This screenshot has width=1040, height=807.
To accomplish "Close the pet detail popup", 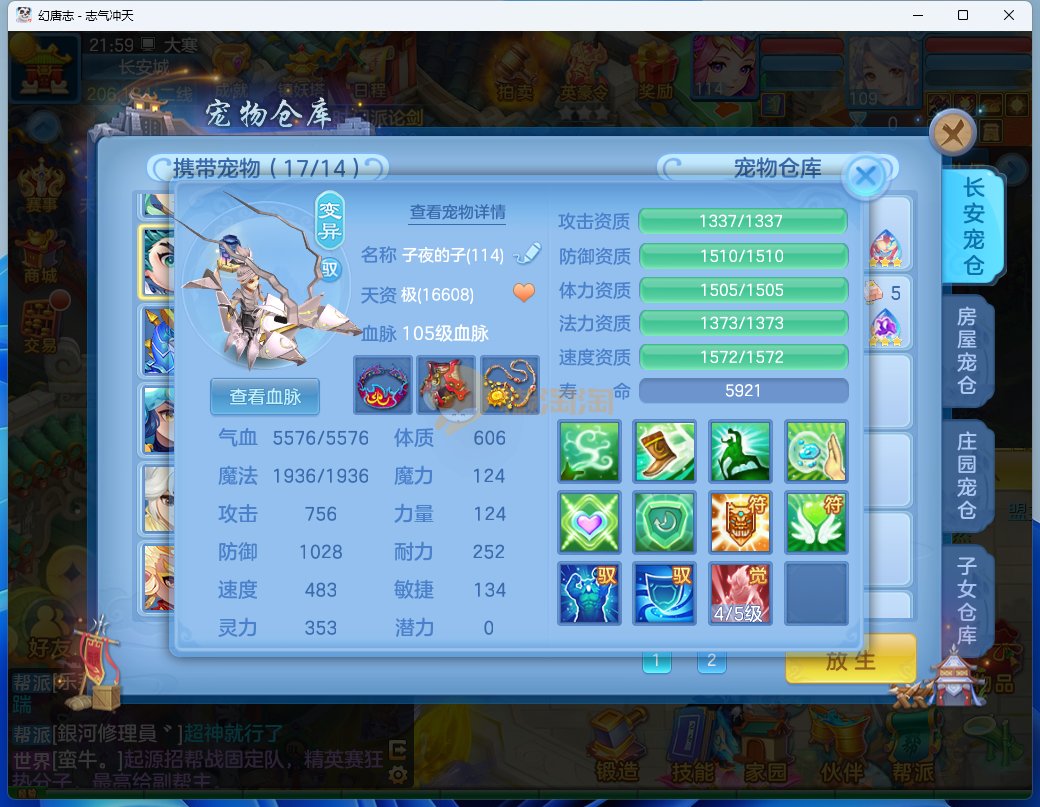I will 866,177.
